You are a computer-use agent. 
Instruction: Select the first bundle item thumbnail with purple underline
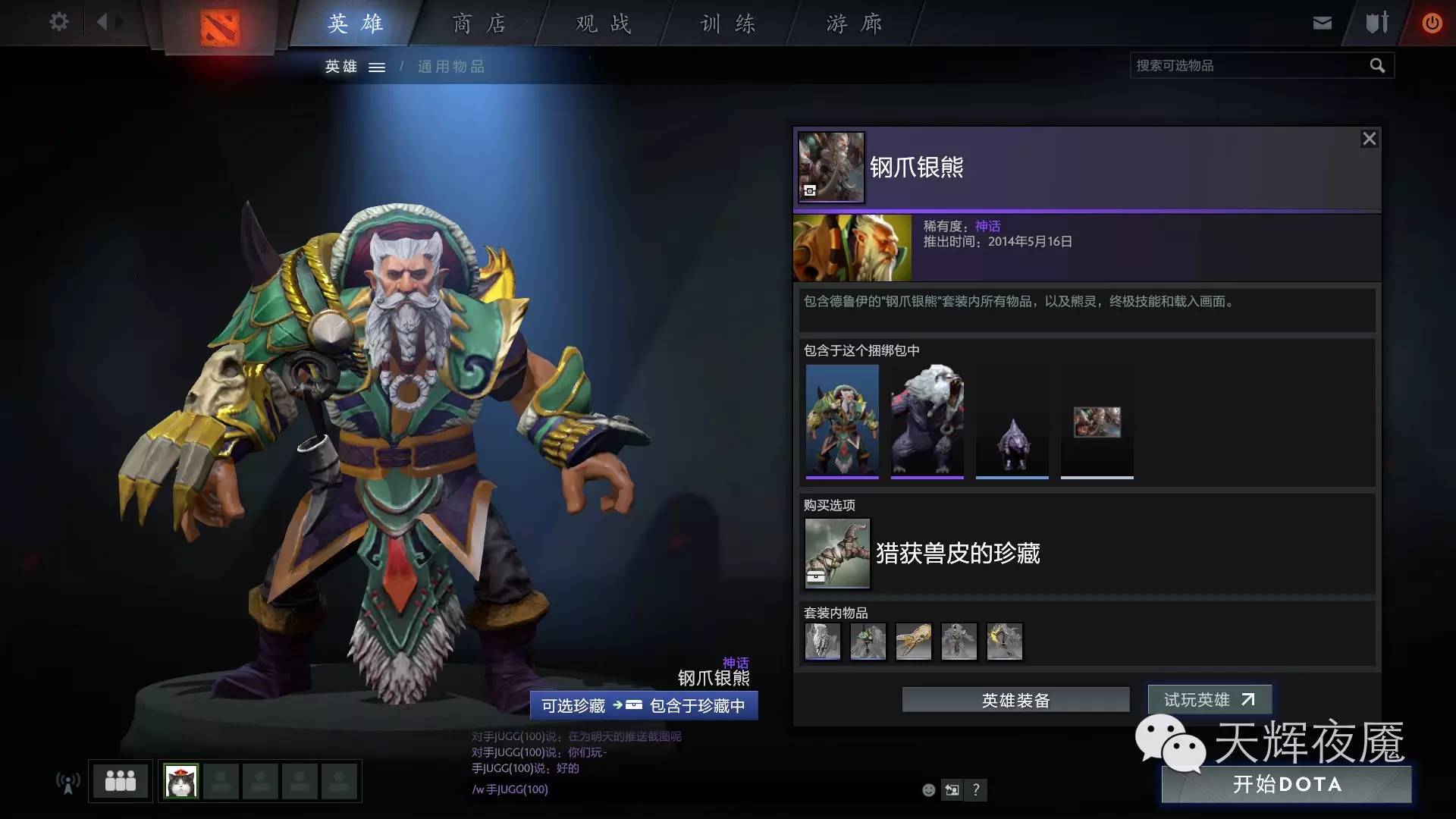click(x=842, y=421)
